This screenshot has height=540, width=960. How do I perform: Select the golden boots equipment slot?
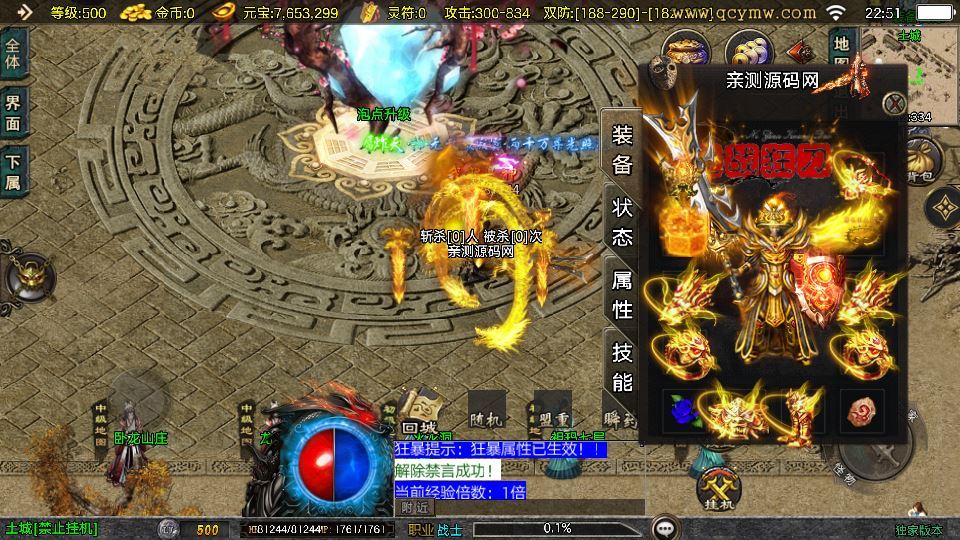(x=800, y=410)
